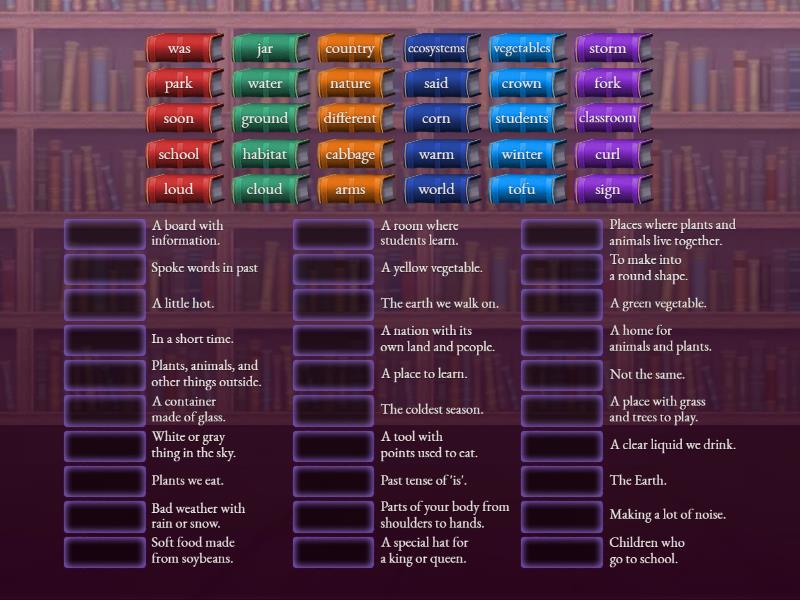Select the 'crown' word book
The image size is (800, 600).
pos(522,84)
